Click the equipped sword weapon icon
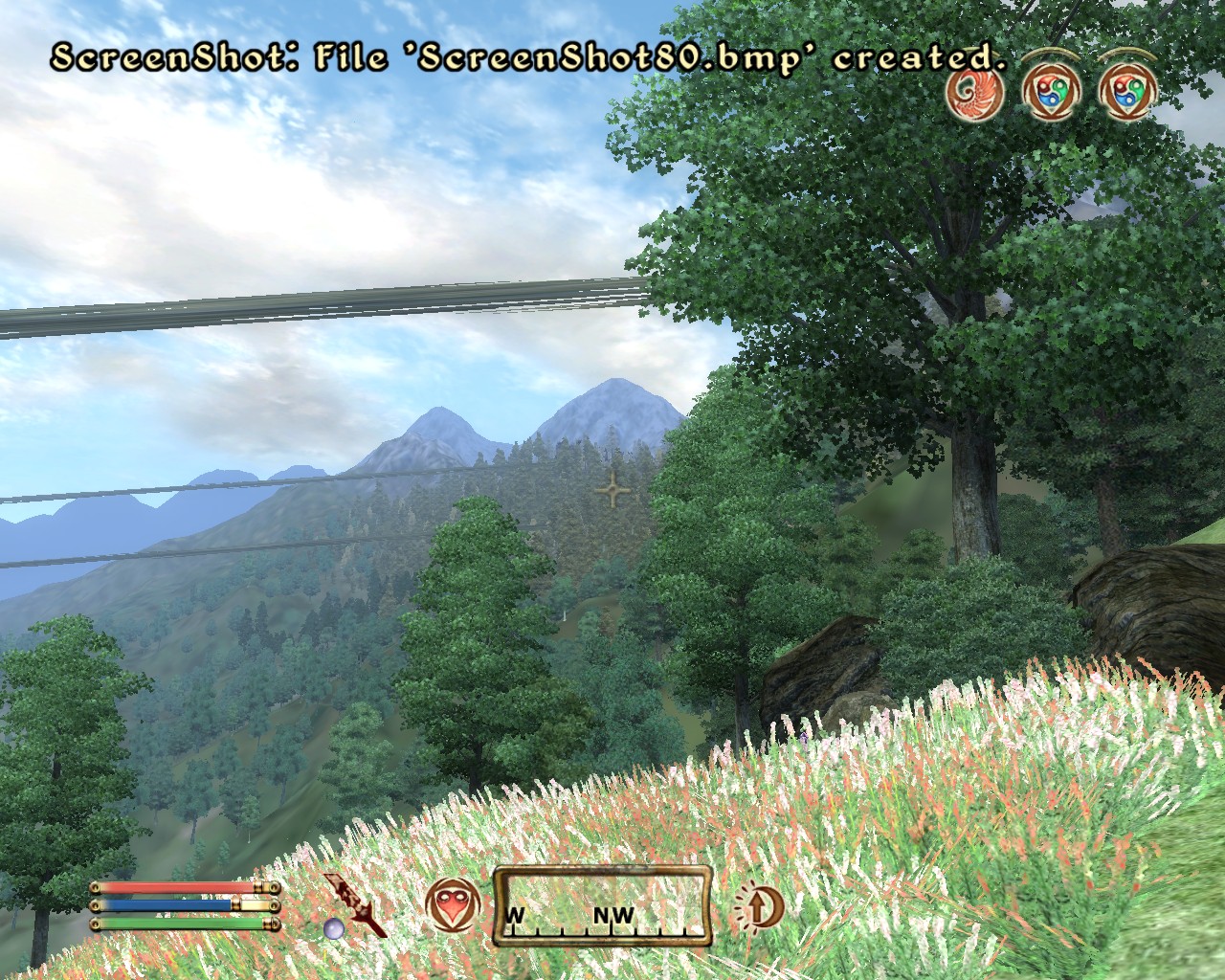This screenshot has height=980, width=1225. pos(356,902)
